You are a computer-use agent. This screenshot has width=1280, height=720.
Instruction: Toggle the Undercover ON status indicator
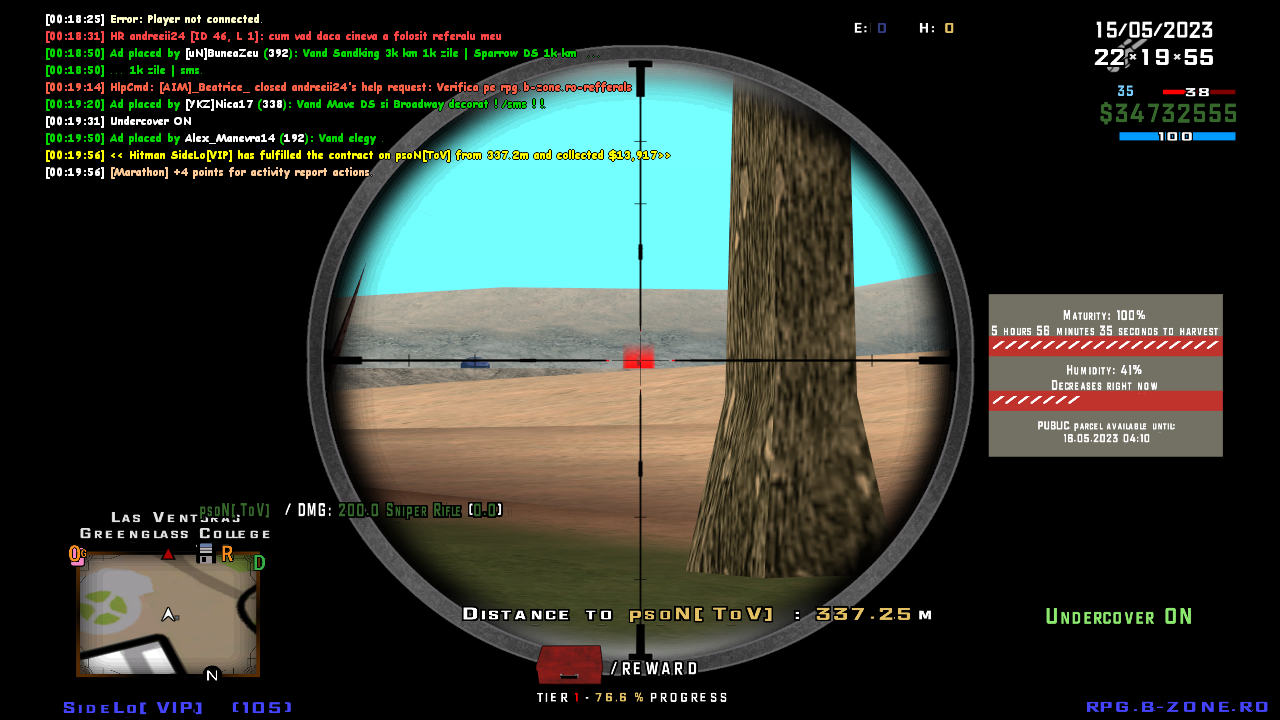(1119, 617)
